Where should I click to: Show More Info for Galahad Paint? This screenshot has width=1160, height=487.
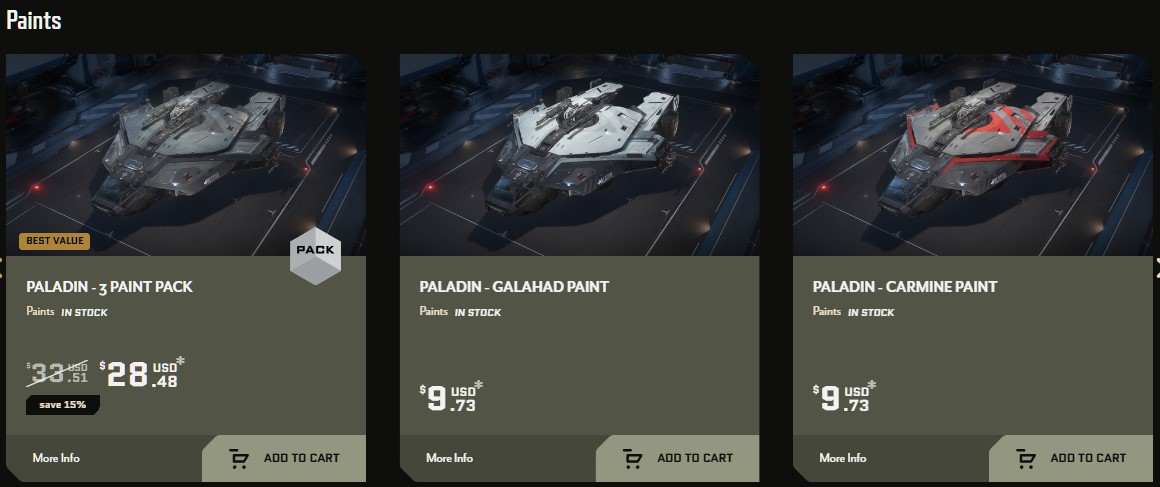click(x=449, y=458)
